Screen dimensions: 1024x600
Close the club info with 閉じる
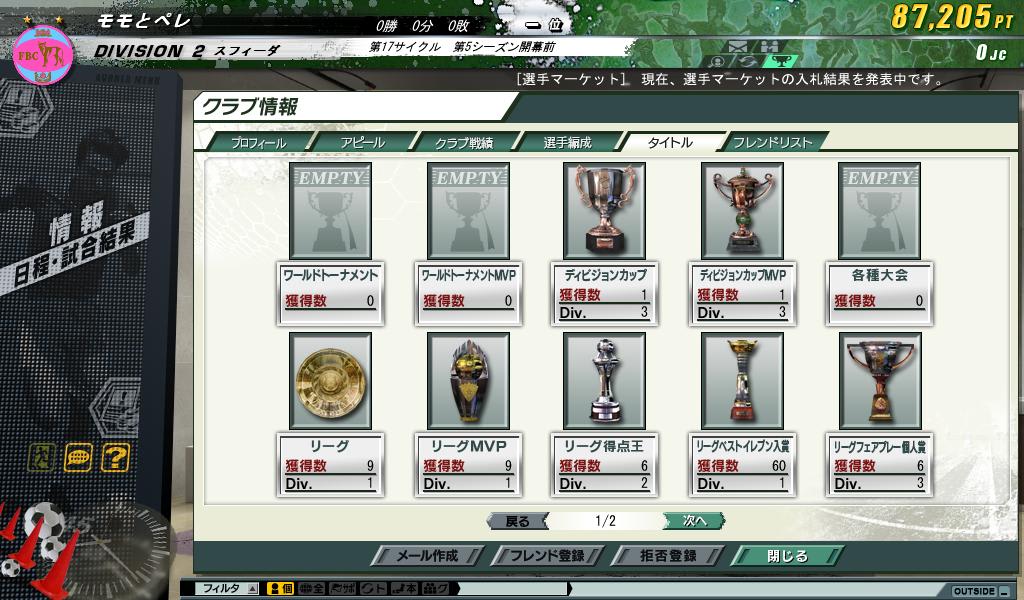click(787, 556)
